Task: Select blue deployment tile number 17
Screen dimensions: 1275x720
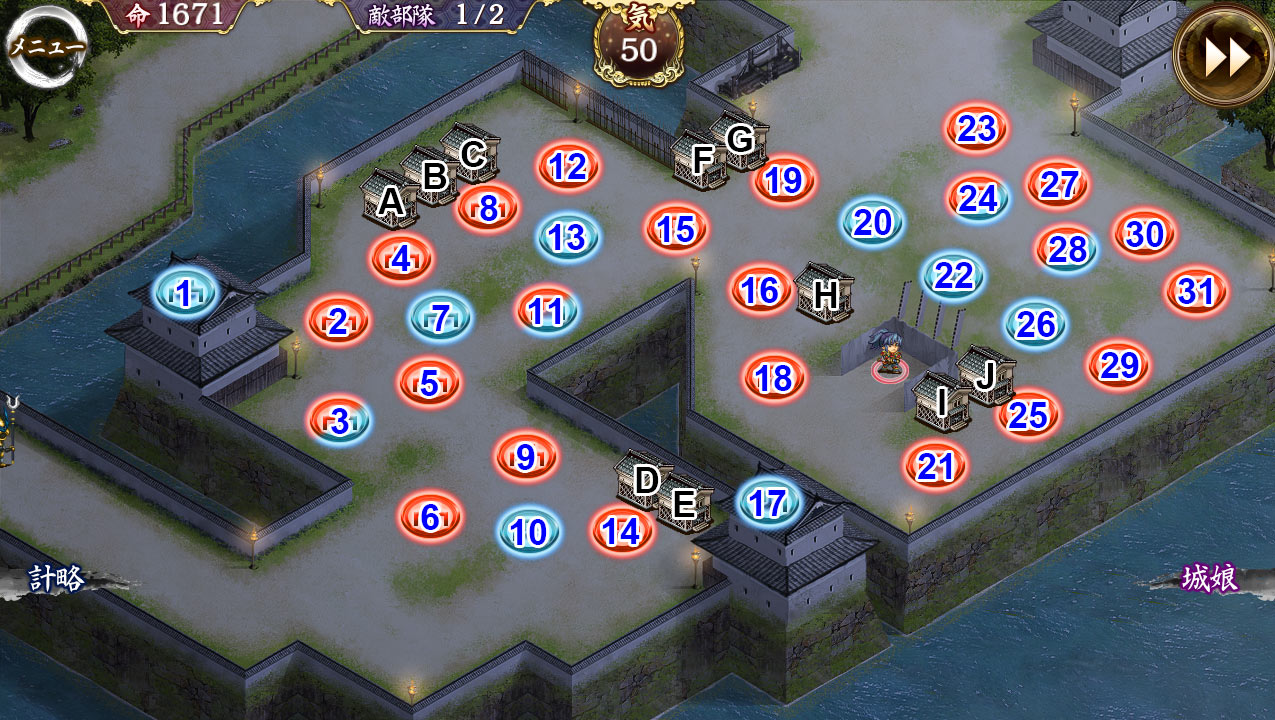Action: pyautogui.click(x=768, y=503)
